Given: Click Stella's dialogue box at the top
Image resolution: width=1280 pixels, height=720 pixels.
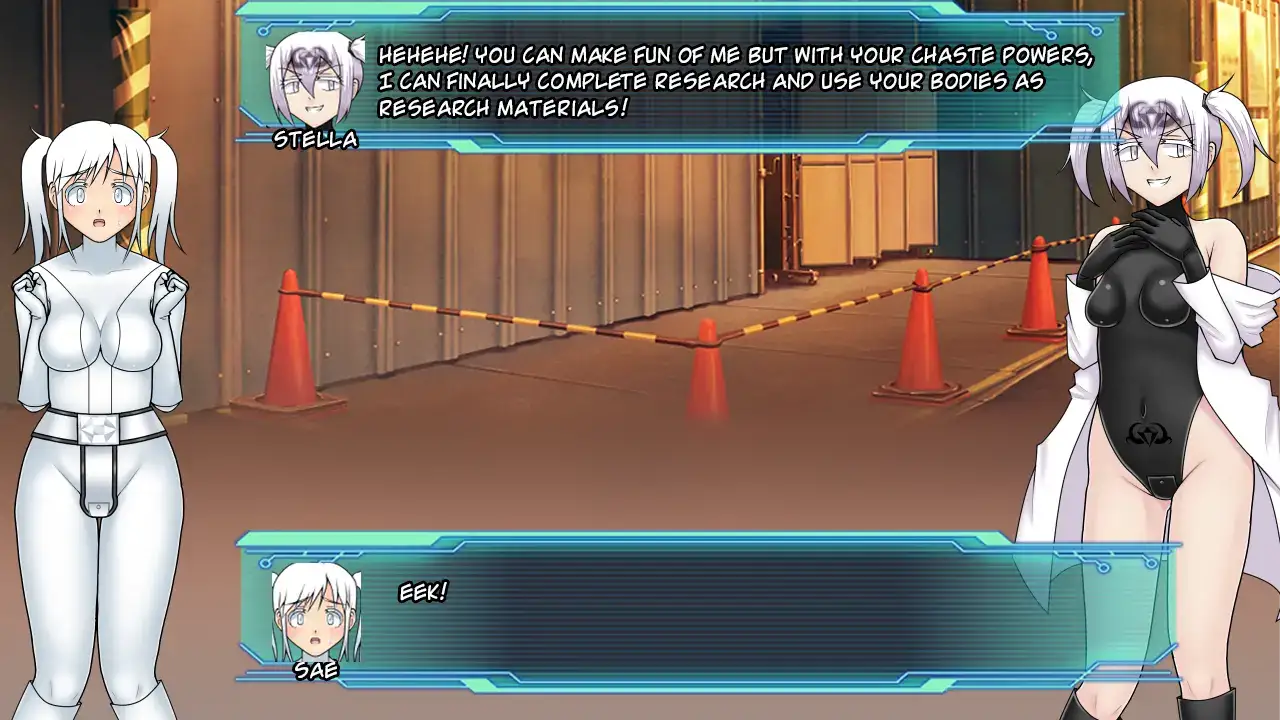Looking at the screenshot, I should [x=680, y=80].
